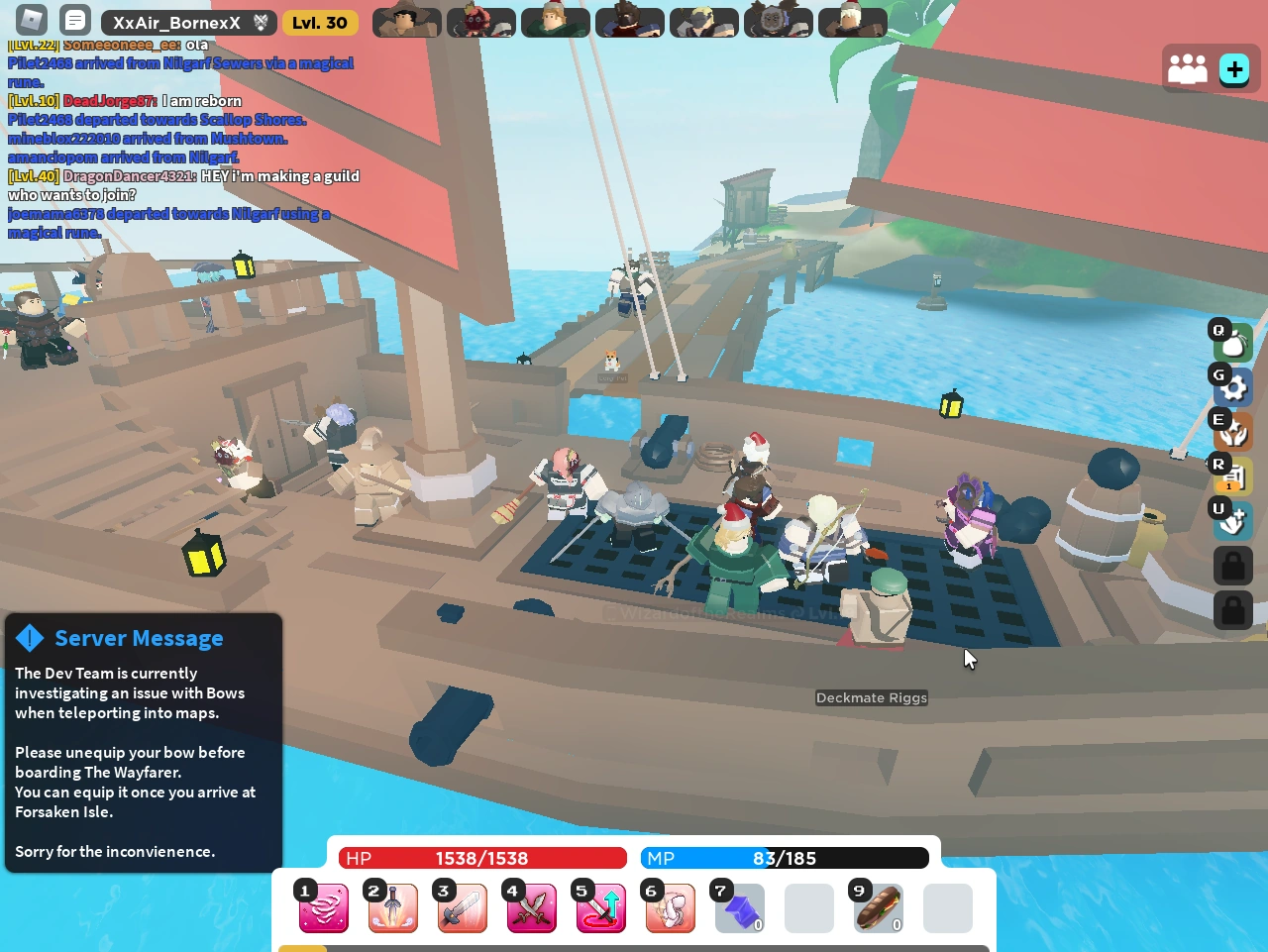The image size is (1268, 952).
Task: Click the Lvl. 30 badge
Action: [320, 21]
